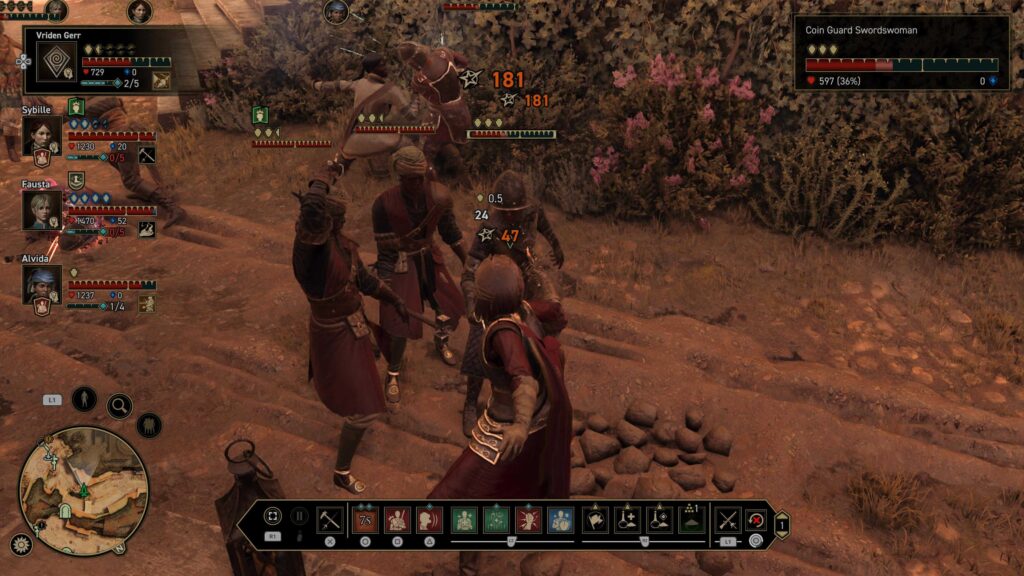Click the sun icon beside the minimap

coord(21,545)
